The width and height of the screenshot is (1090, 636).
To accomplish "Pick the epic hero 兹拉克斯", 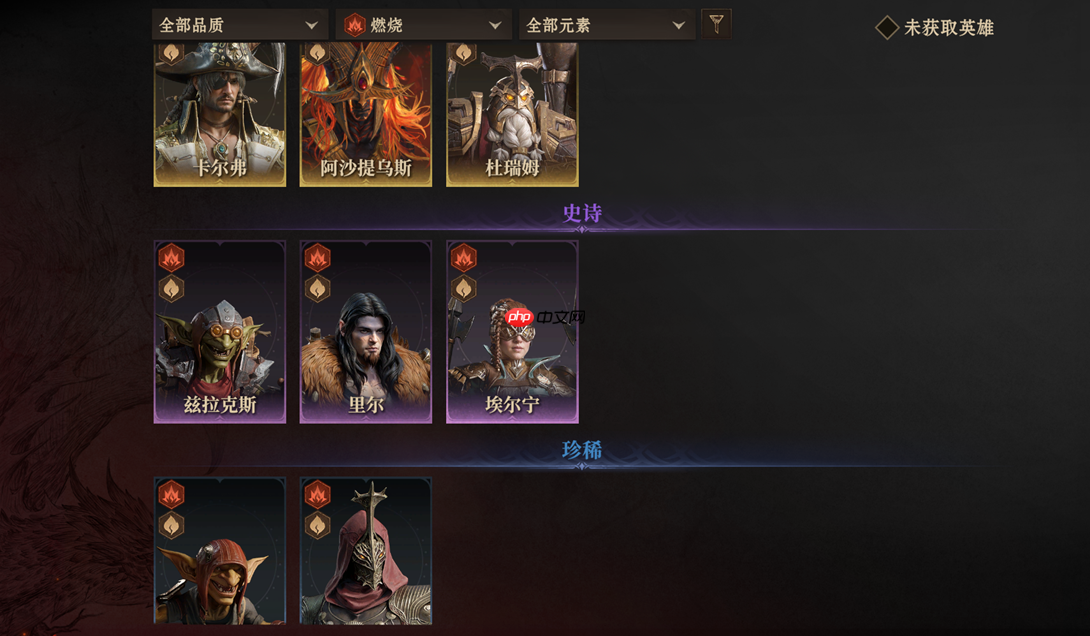I will [220, 332].
